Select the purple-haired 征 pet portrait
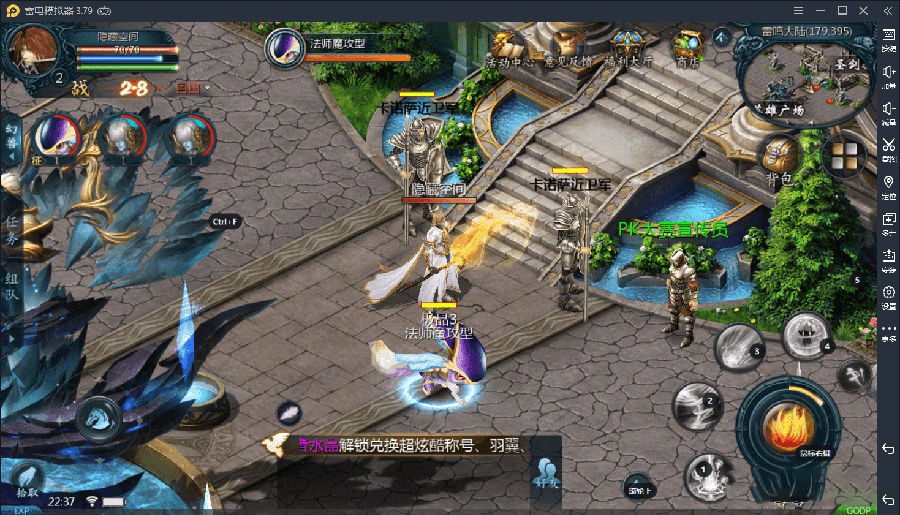The height and width of the screenshot is (515, 900). point(53,138)
